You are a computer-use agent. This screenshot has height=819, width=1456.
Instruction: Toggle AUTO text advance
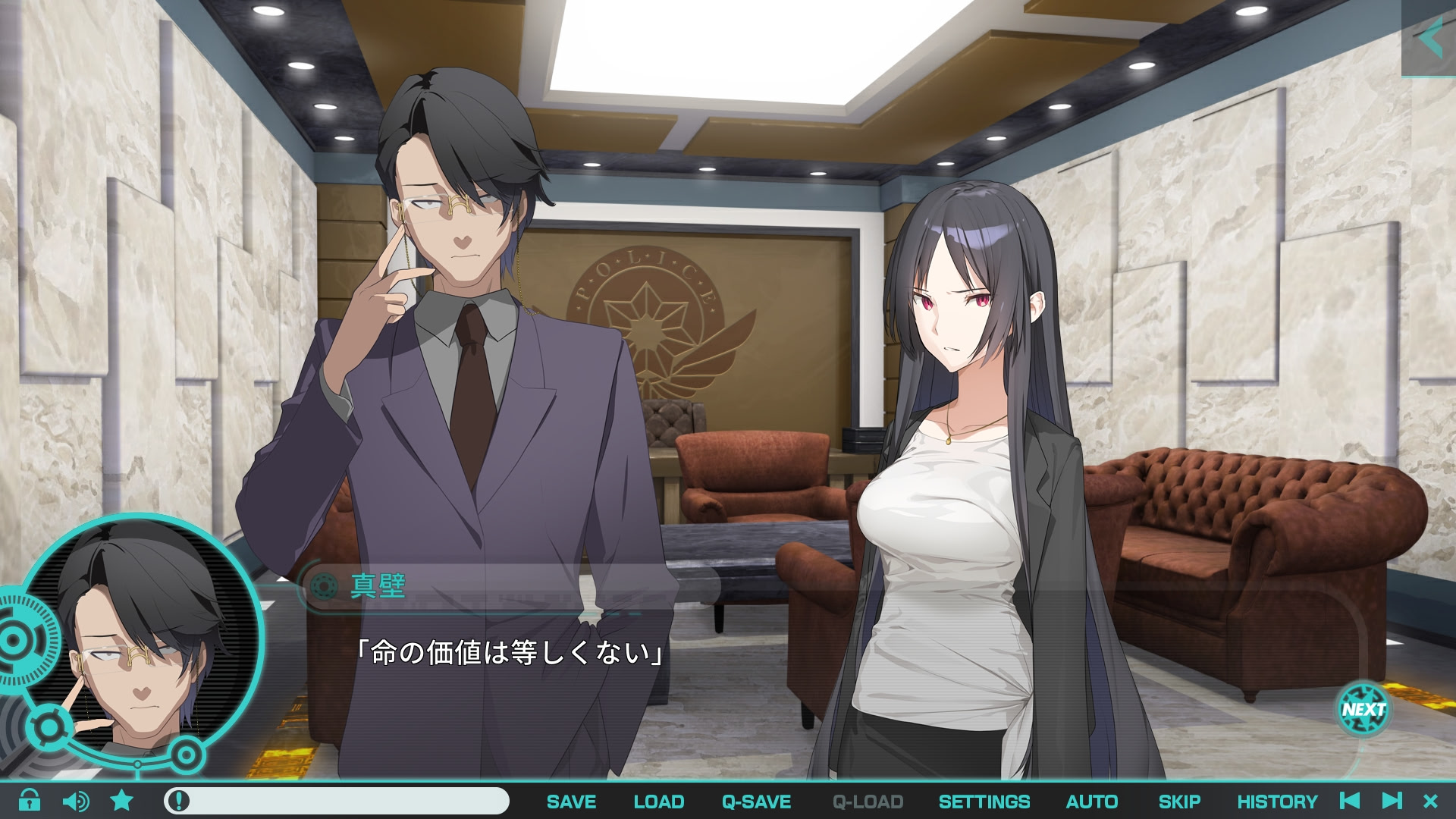[1091, 802]
